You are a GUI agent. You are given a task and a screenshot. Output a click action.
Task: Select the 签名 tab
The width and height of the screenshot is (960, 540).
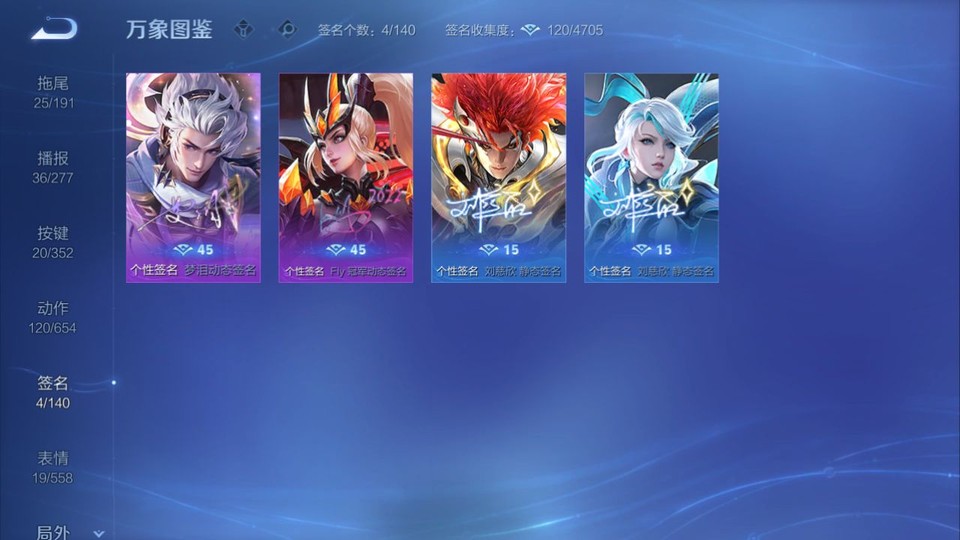point(54,392)
